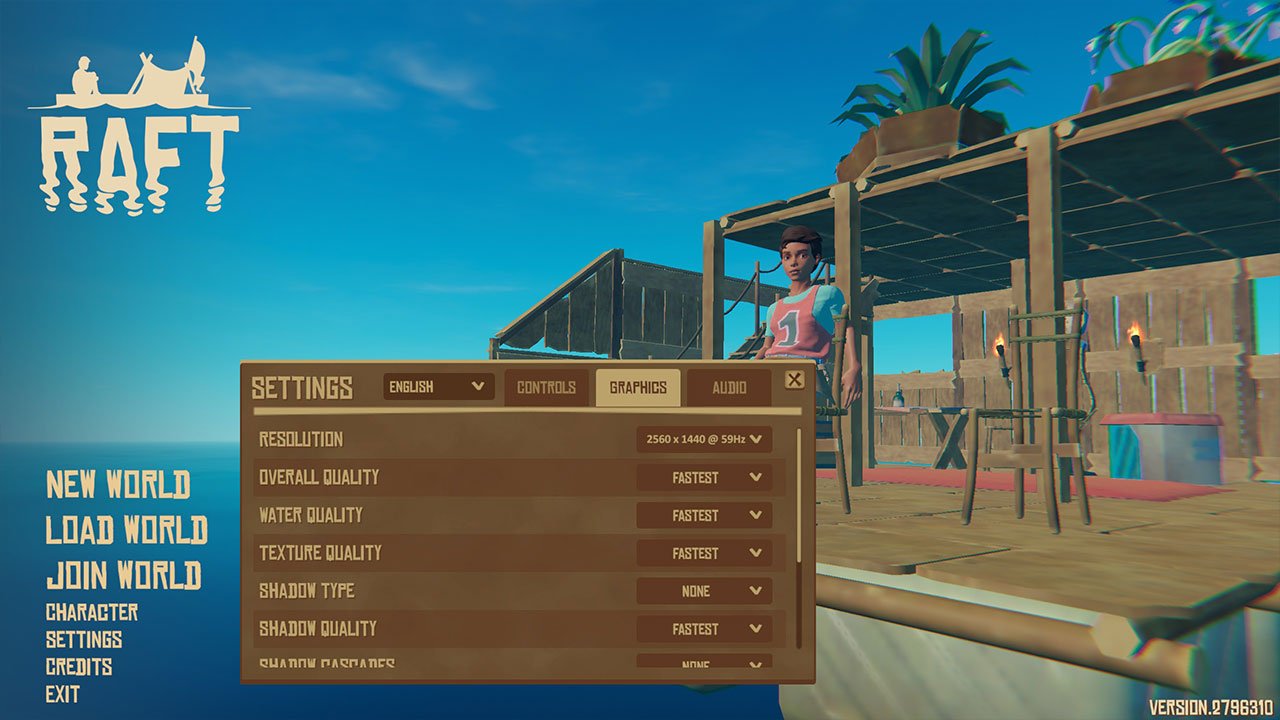Start a New World
The width and height of the screenshot is (1280, 720).
click(x=120, y=484)
